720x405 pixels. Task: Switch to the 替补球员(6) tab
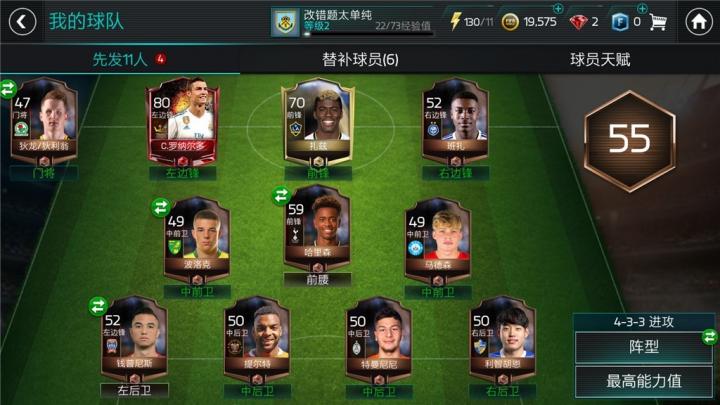(x=360, y=60)
